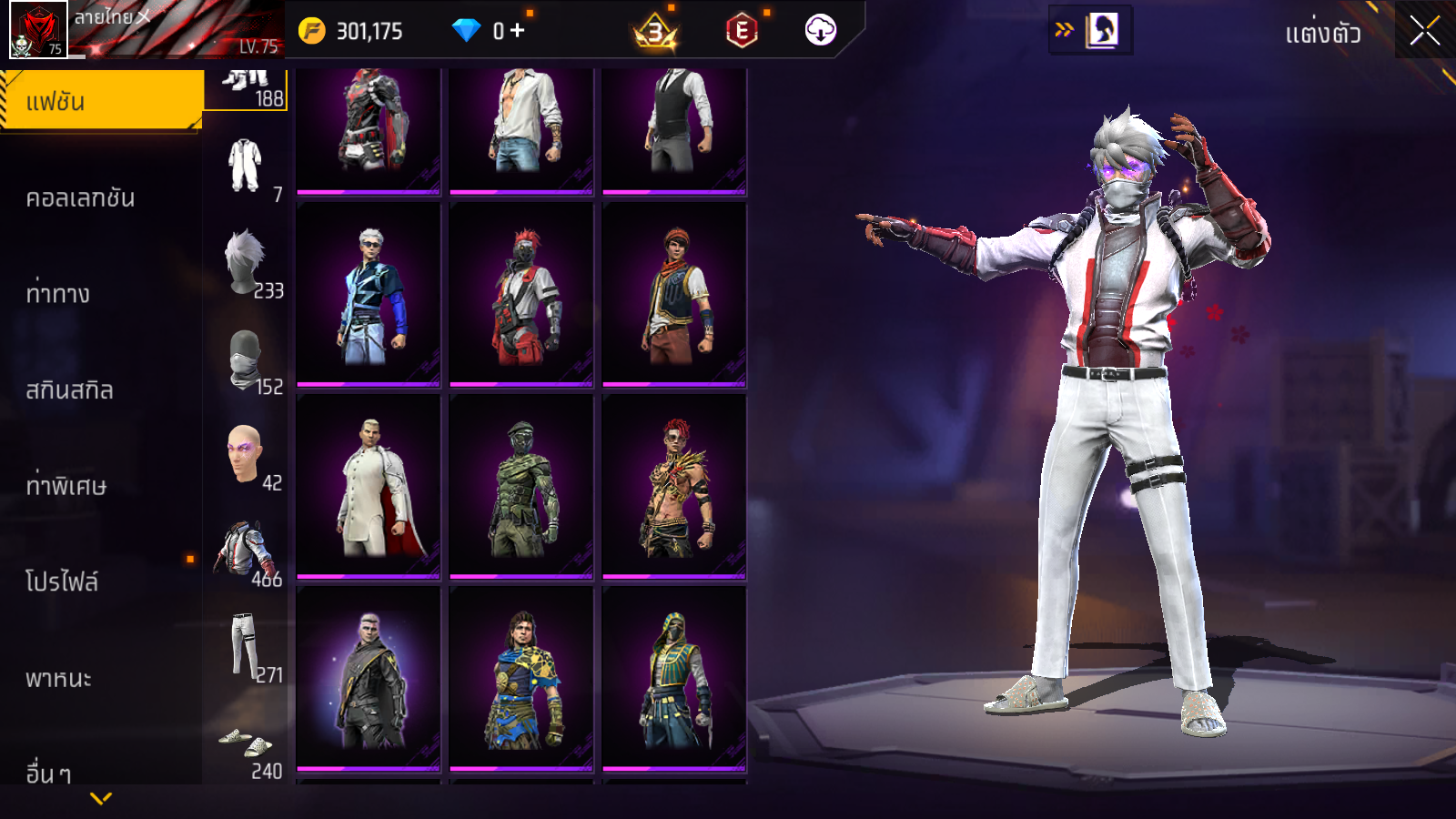Viewport: 1456px width, 819px height.
Task: Open the red E badge icon
Action: click(742, 32)
